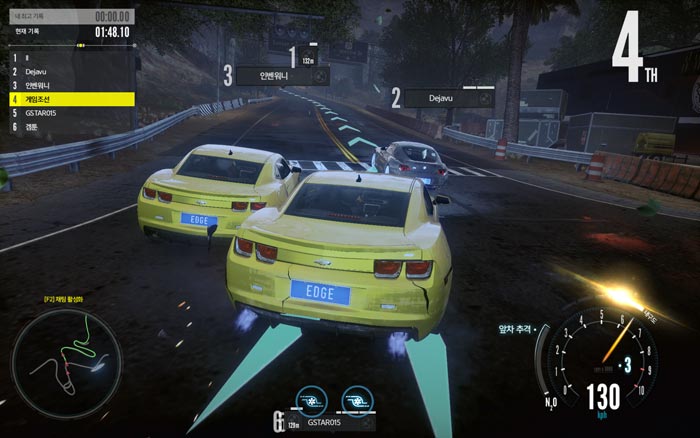Viewport: 700px width, 438px height.
Task: Select 경툰 in the ranking list
Action: 68,128
